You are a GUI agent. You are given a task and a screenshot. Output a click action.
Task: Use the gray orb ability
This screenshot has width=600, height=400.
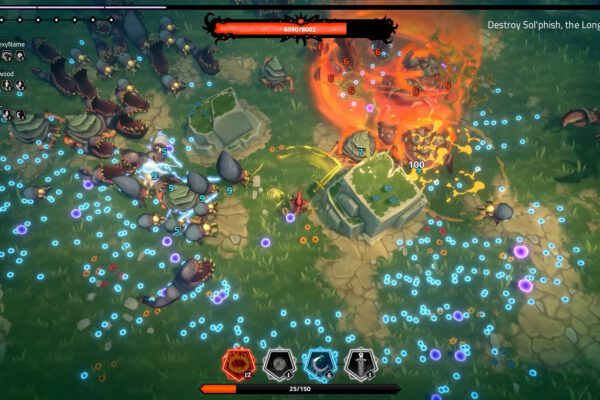[278, 364]
